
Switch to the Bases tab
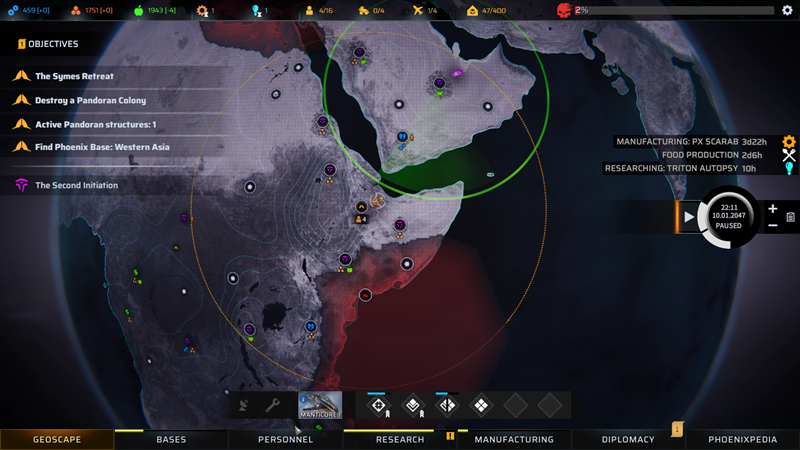pyautogui.click(x=171, y=439)
